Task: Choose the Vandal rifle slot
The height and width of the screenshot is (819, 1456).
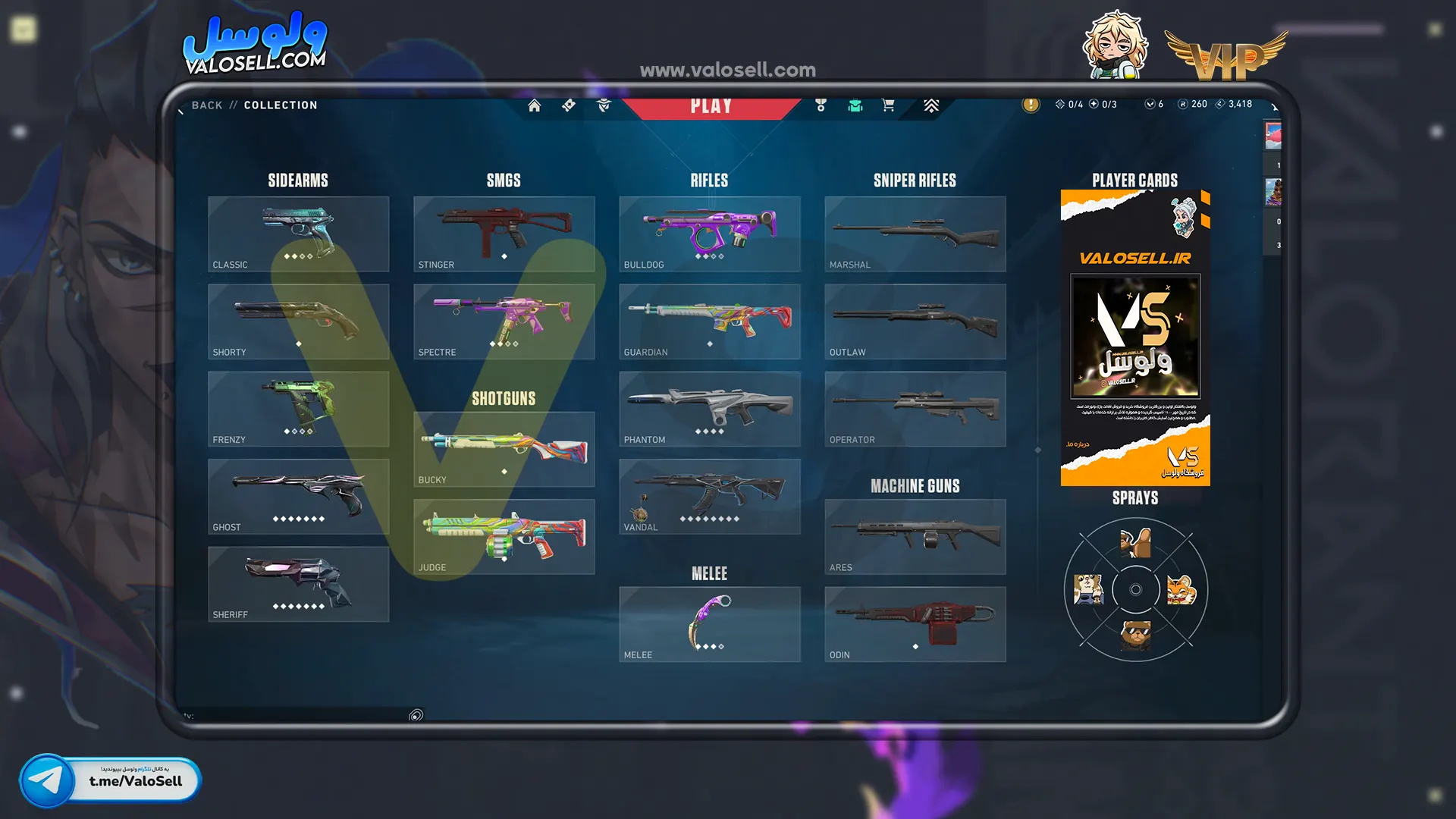Action: coord(709,496)
